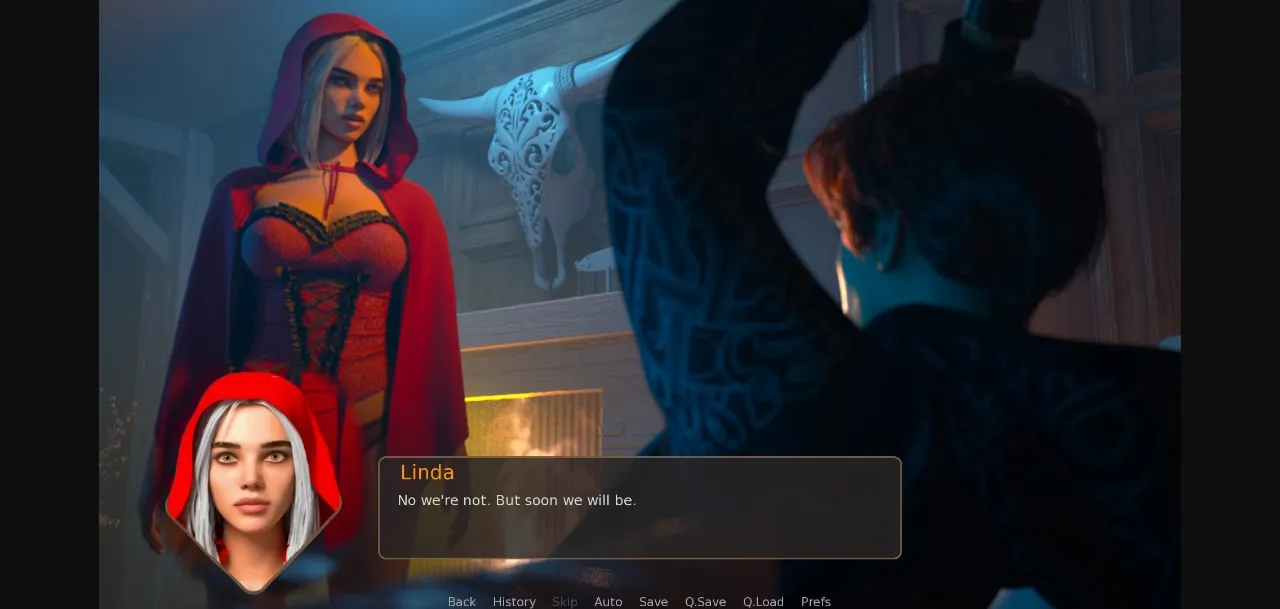This screenshot has width=1280, height=609.
Task: Enable Auto-advance for dialogue
Action: 608,601
